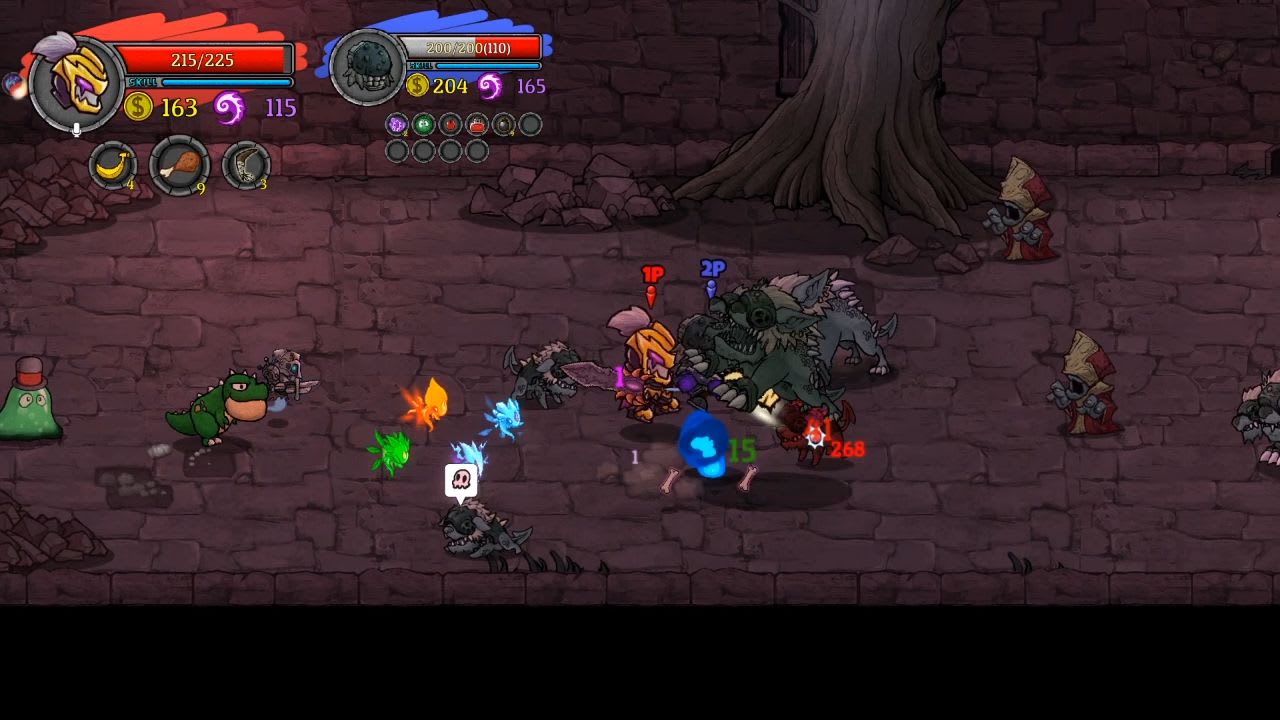Open the claw trophy item slot

coord(245,164)
